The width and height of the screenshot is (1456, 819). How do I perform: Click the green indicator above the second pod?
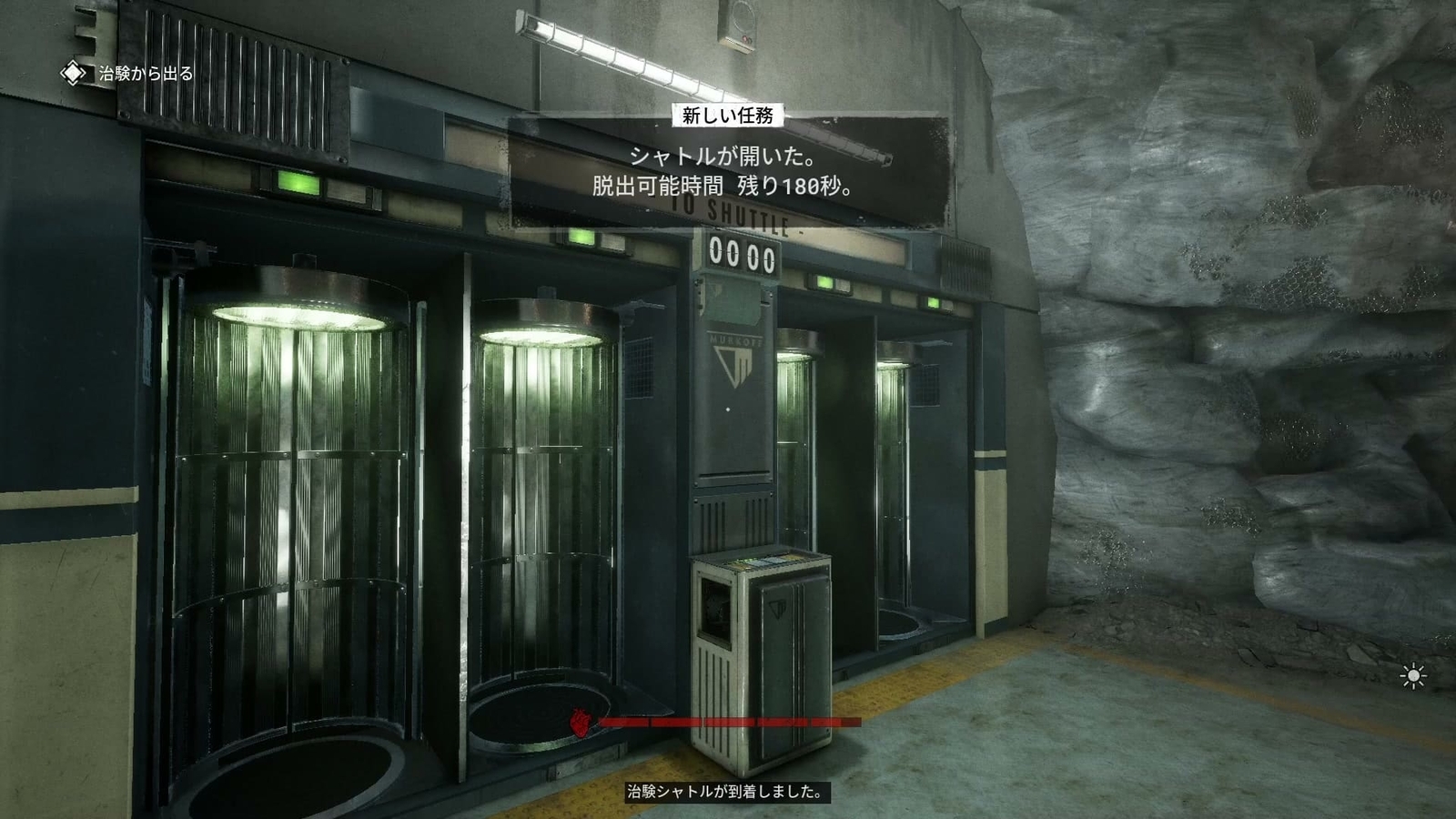pos(582,238)
